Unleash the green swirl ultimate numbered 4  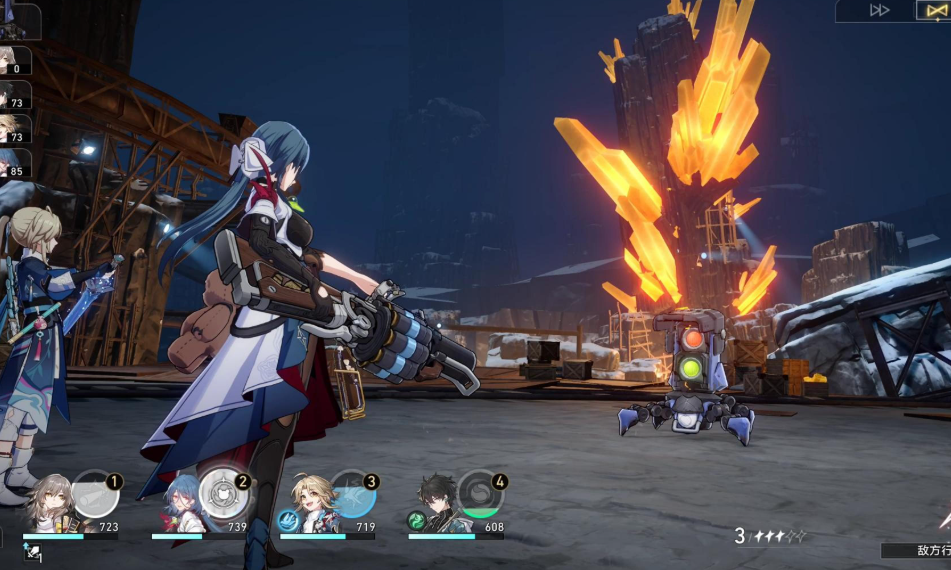tap(481, 494)
